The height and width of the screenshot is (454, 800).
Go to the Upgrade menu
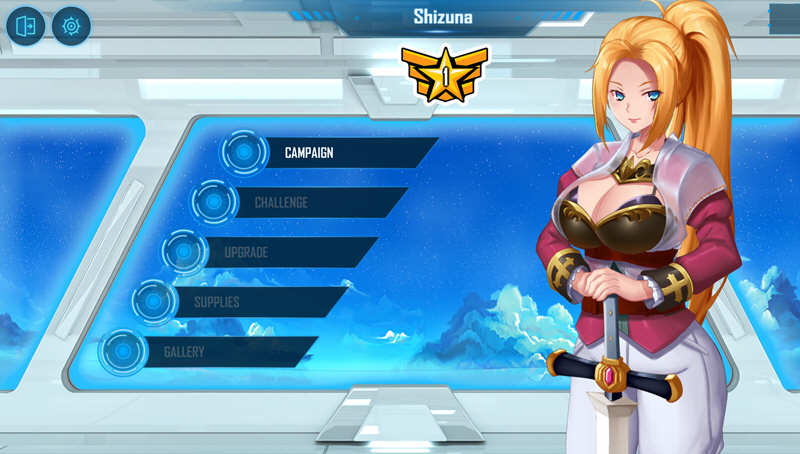coord(270,252)
